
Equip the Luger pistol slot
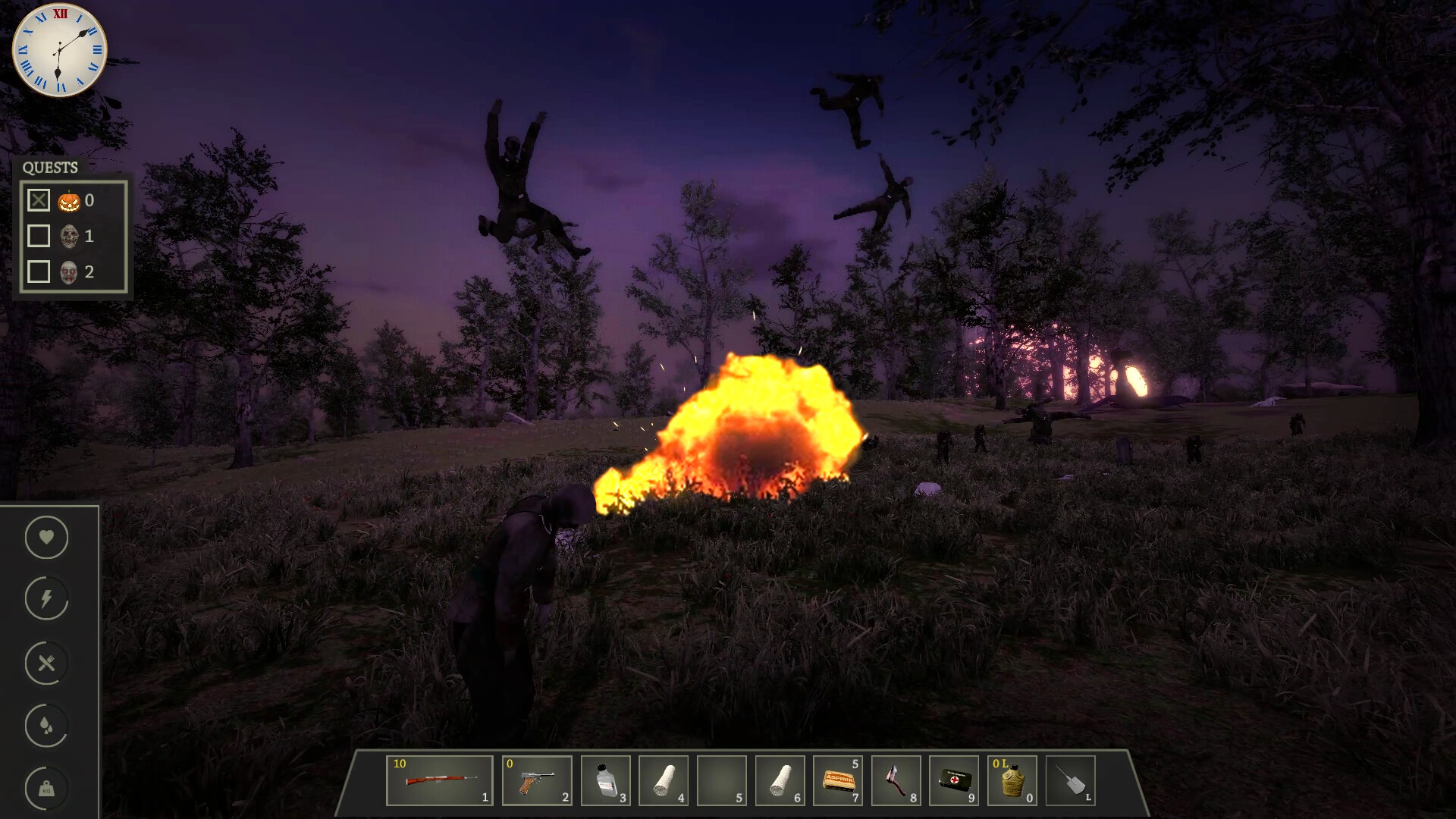537,780
